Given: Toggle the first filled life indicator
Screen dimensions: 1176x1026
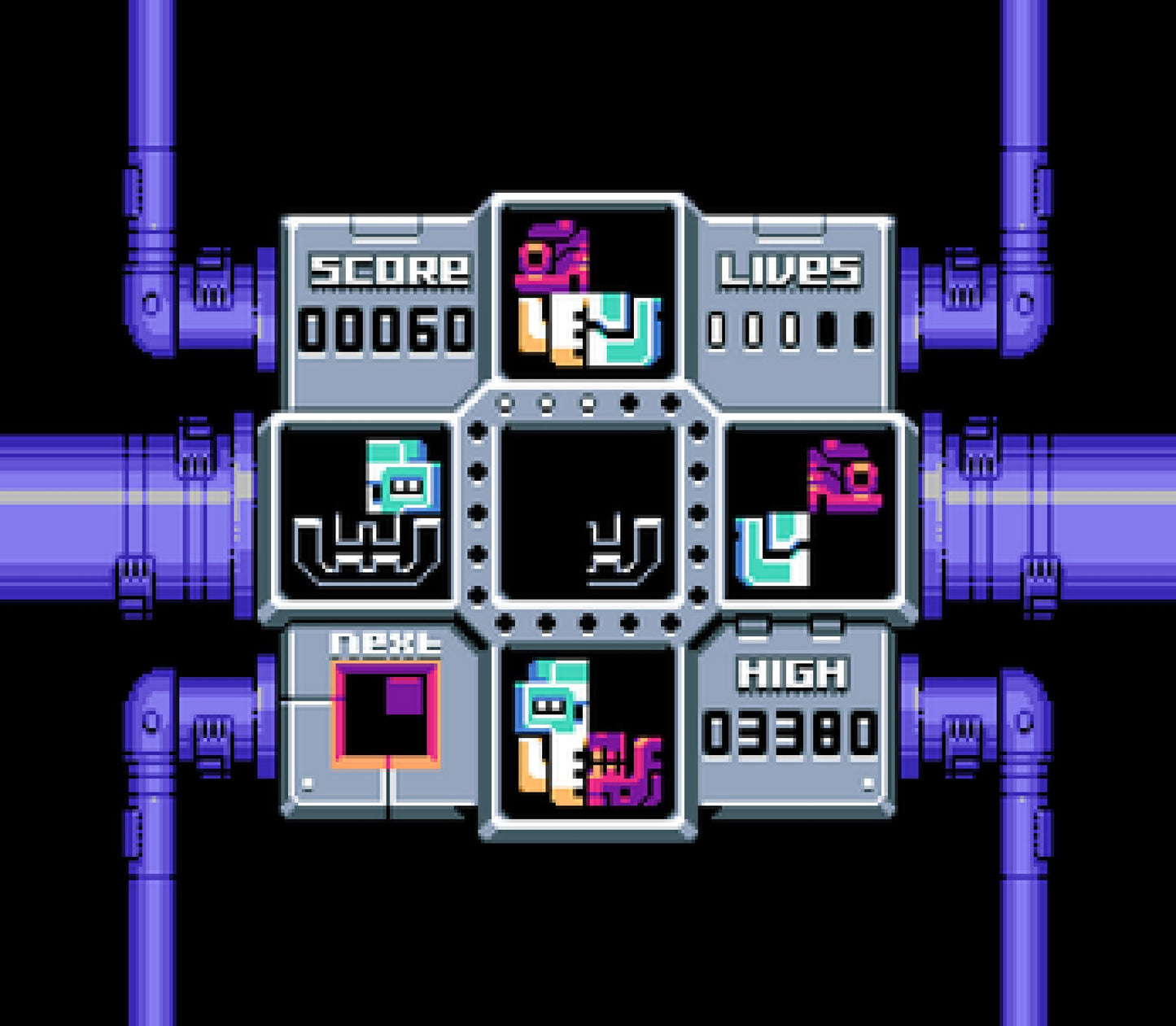Looking at the screenshot, I should (x=719, y=329).
